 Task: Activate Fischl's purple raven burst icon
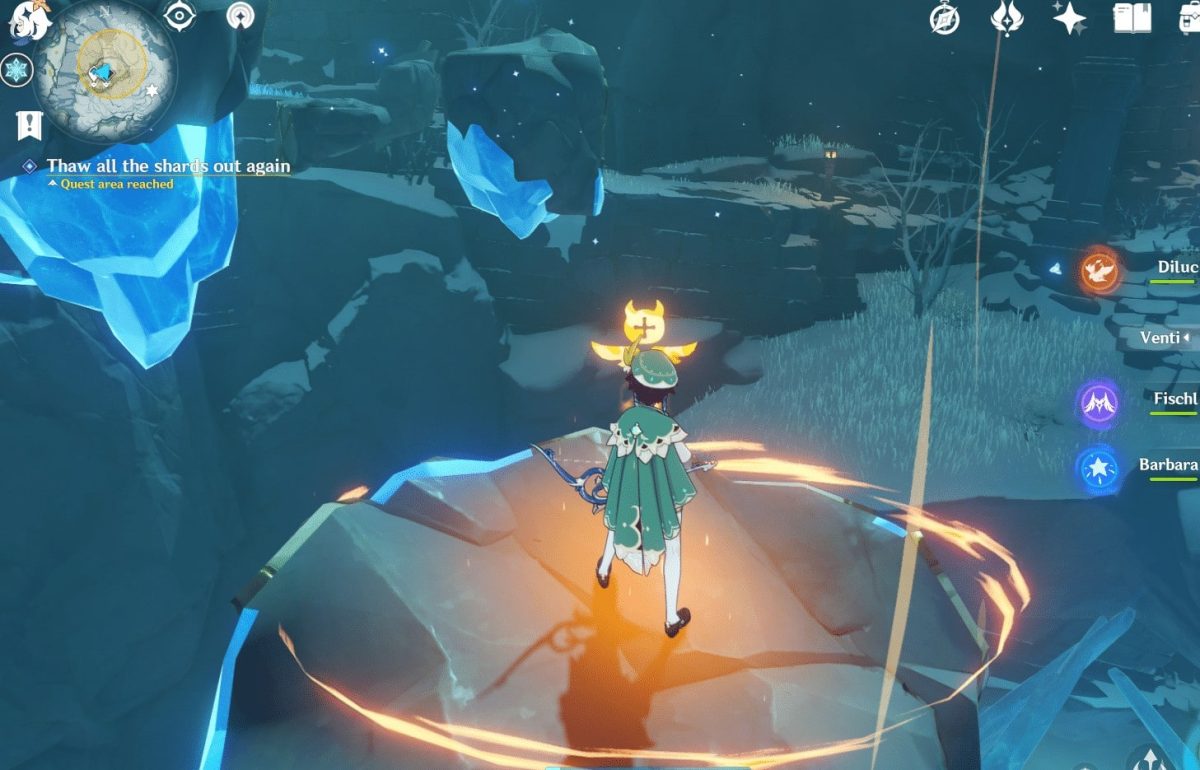coord(1097,403)
